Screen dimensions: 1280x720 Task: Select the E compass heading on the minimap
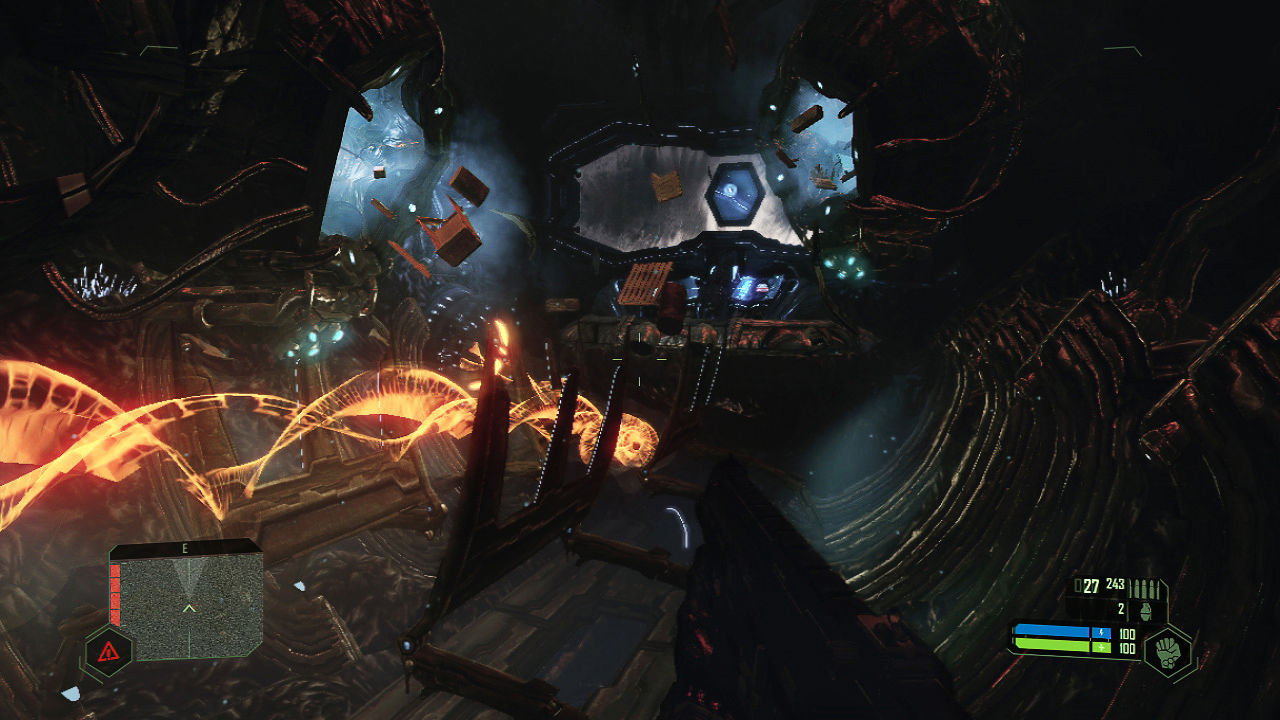pos(184,548)
